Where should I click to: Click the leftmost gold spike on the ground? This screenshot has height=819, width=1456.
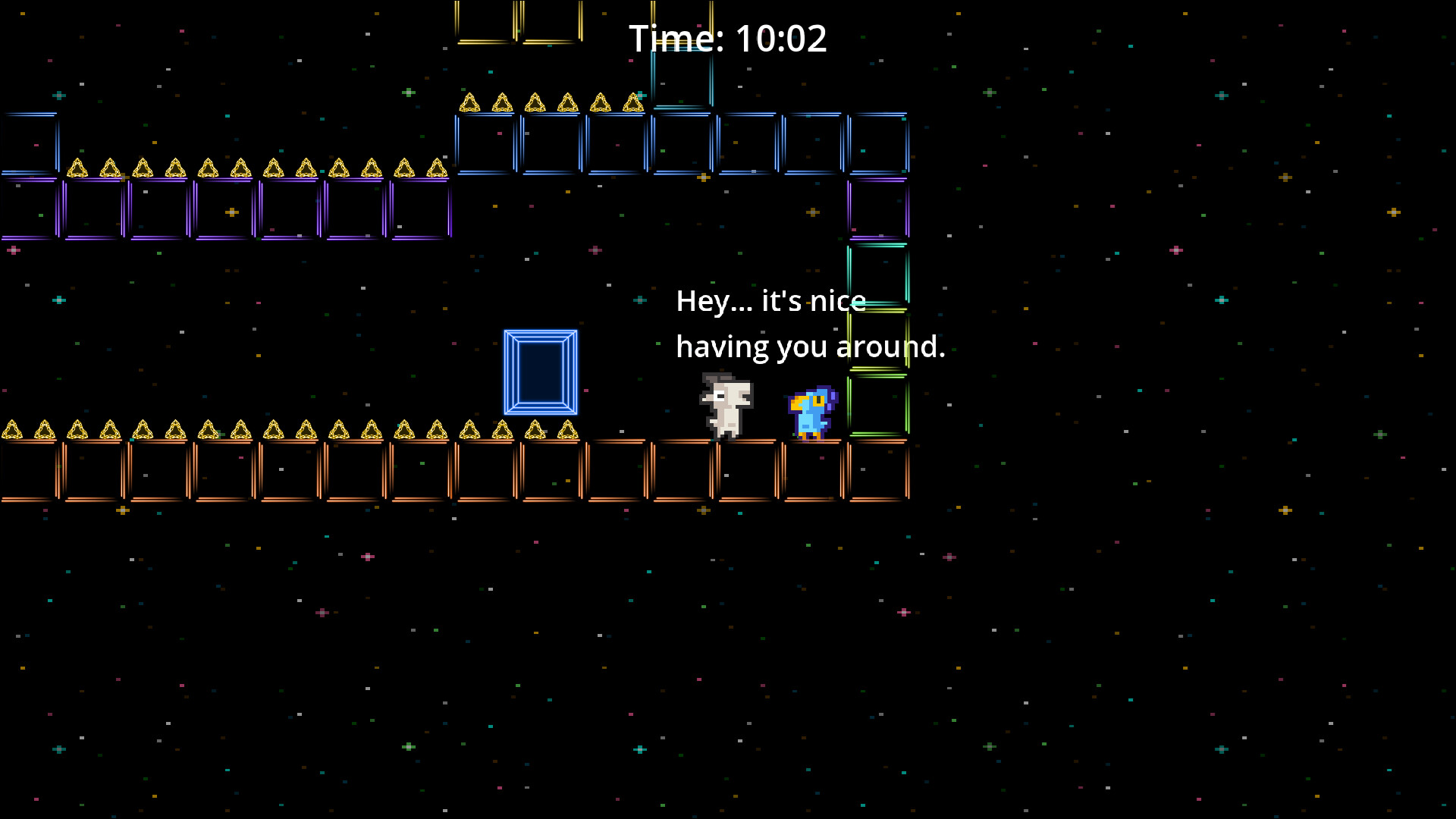[13, 431]
